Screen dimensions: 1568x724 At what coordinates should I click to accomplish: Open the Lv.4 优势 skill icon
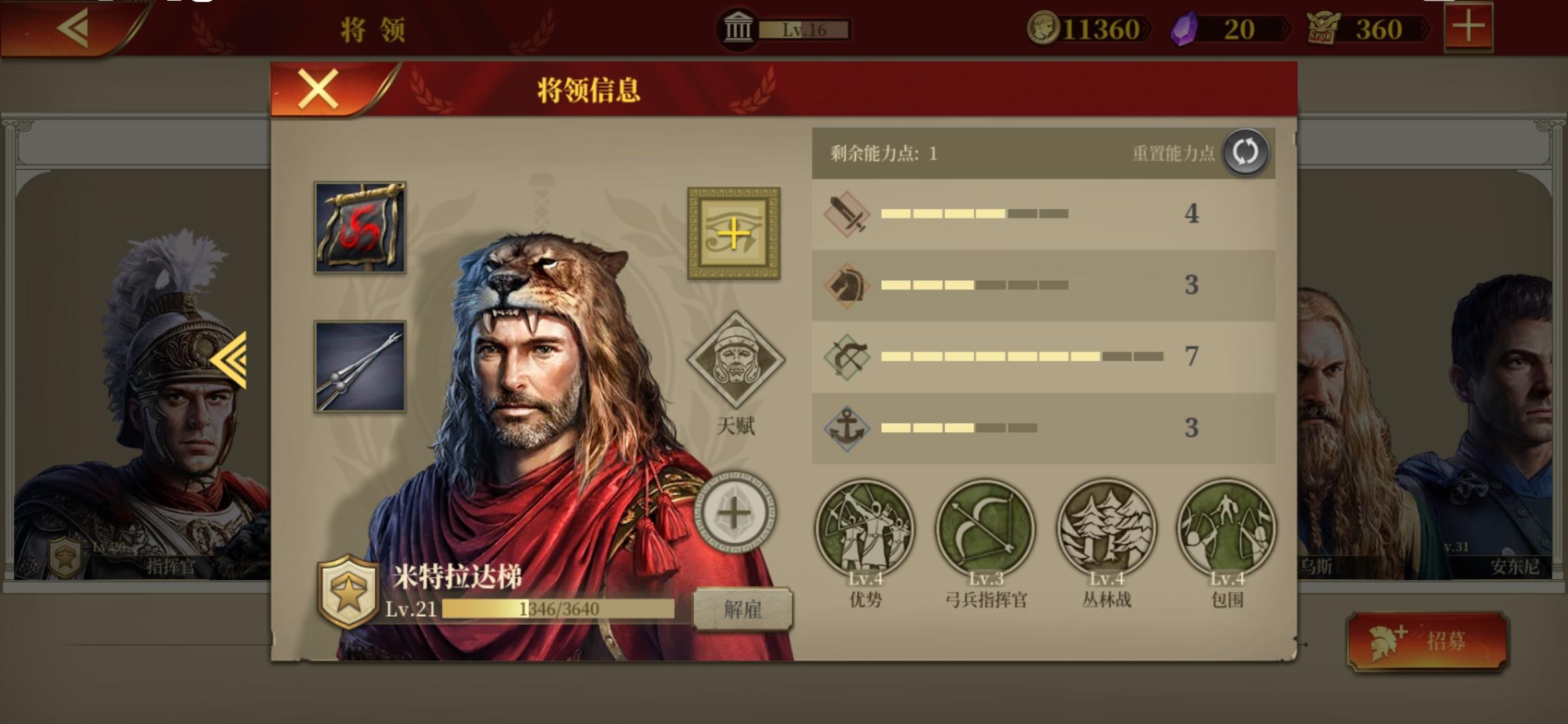866,529
